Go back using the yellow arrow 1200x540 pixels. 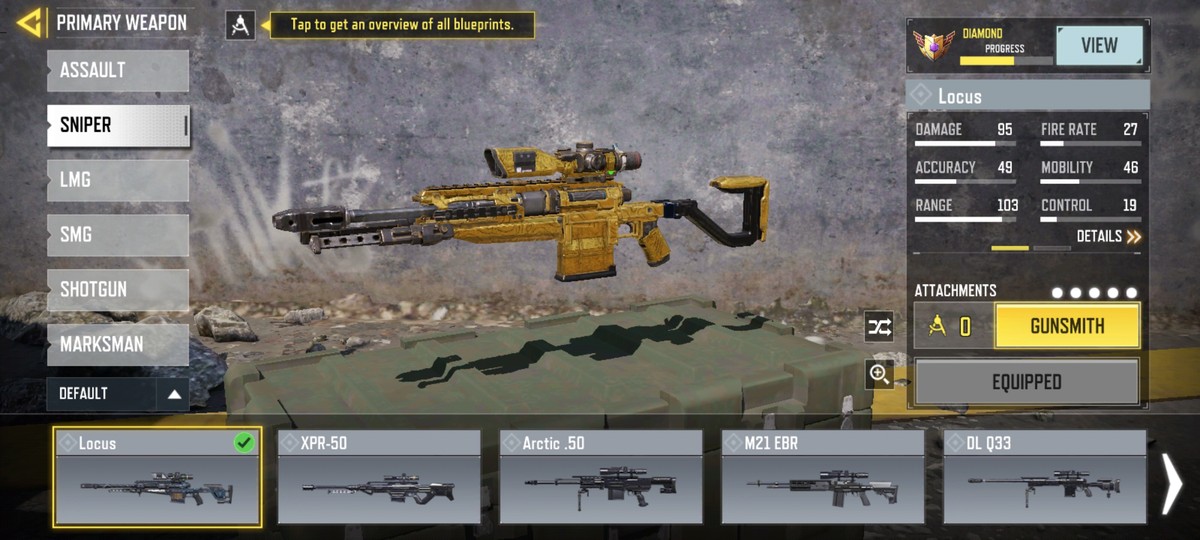(29, 22)
